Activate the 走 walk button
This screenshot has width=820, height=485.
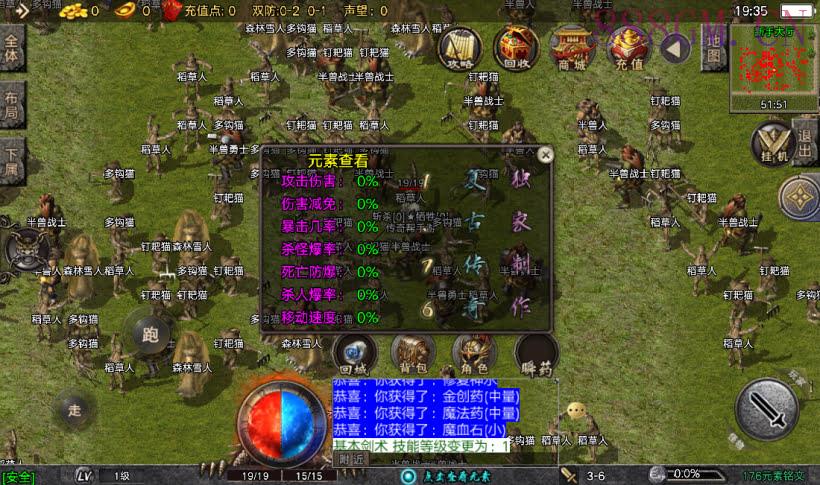75,409
